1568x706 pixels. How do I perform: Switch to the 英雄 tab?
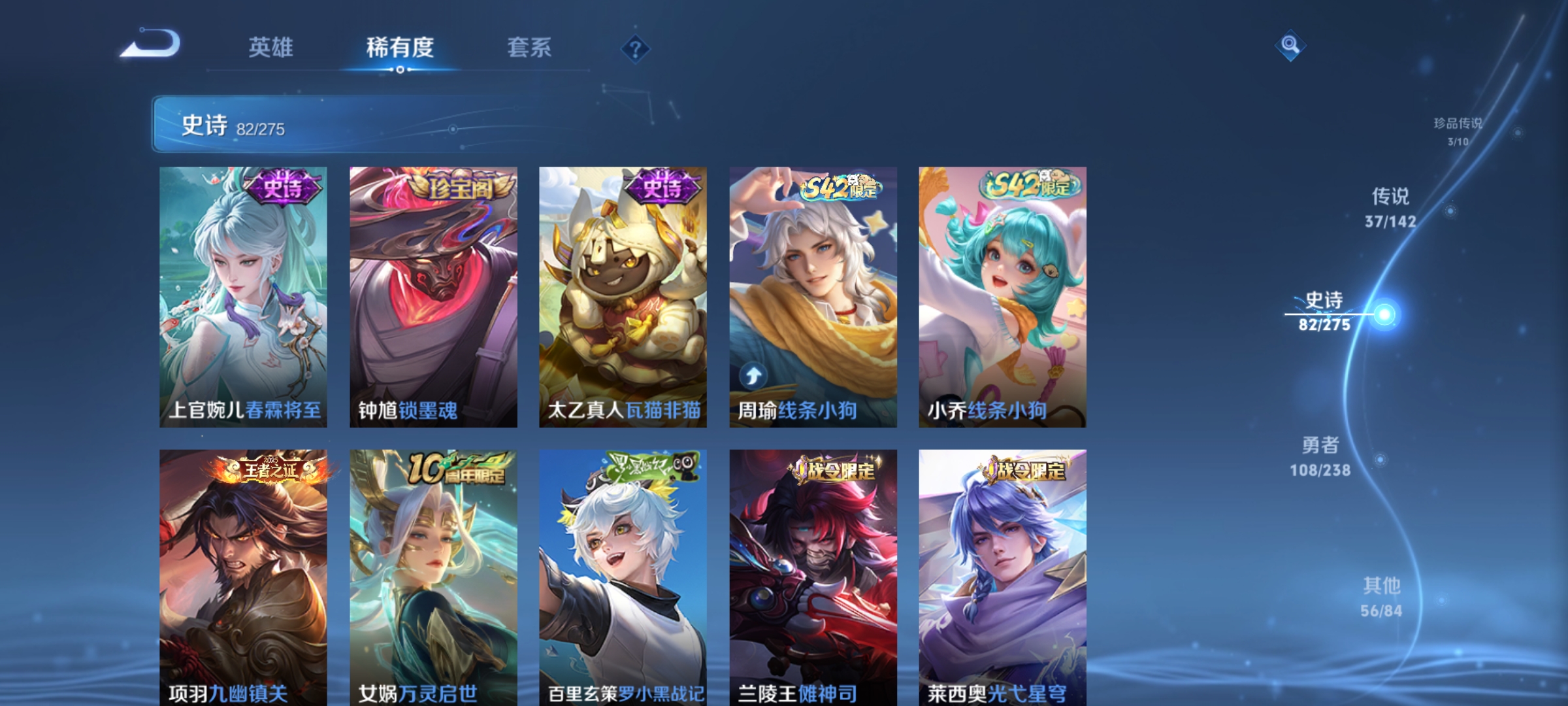pyautogui.click(x=272, y=47)
